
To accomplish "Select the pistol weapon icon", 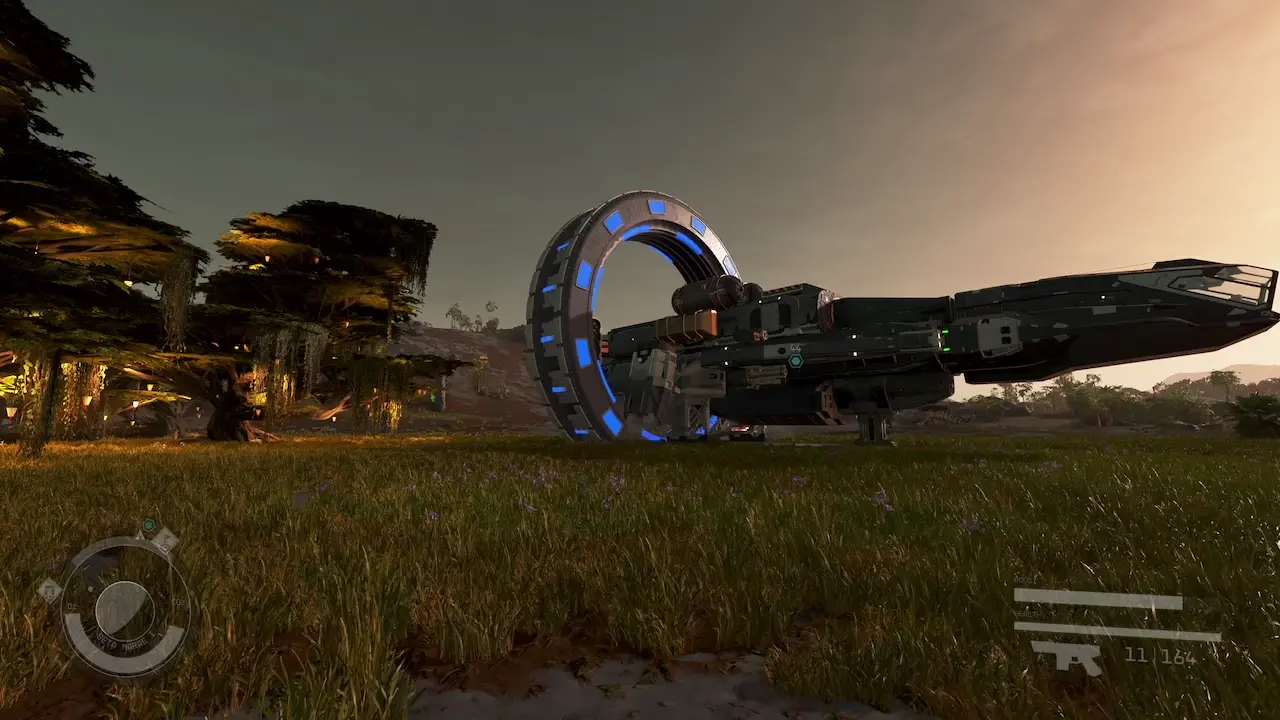I will (1066, 655).
